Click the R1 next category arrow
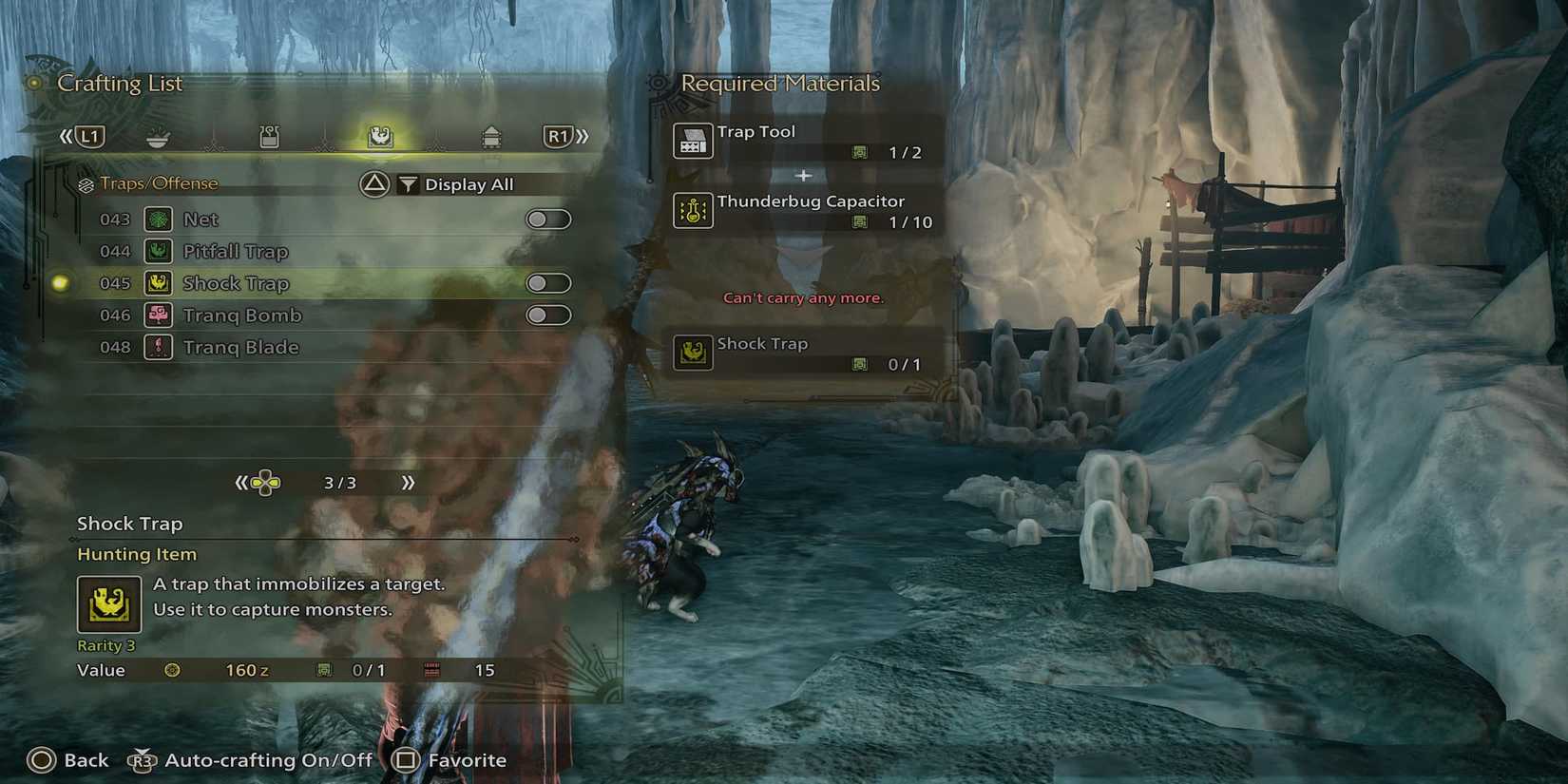1568x784 pixels. [x=557, y=136]
